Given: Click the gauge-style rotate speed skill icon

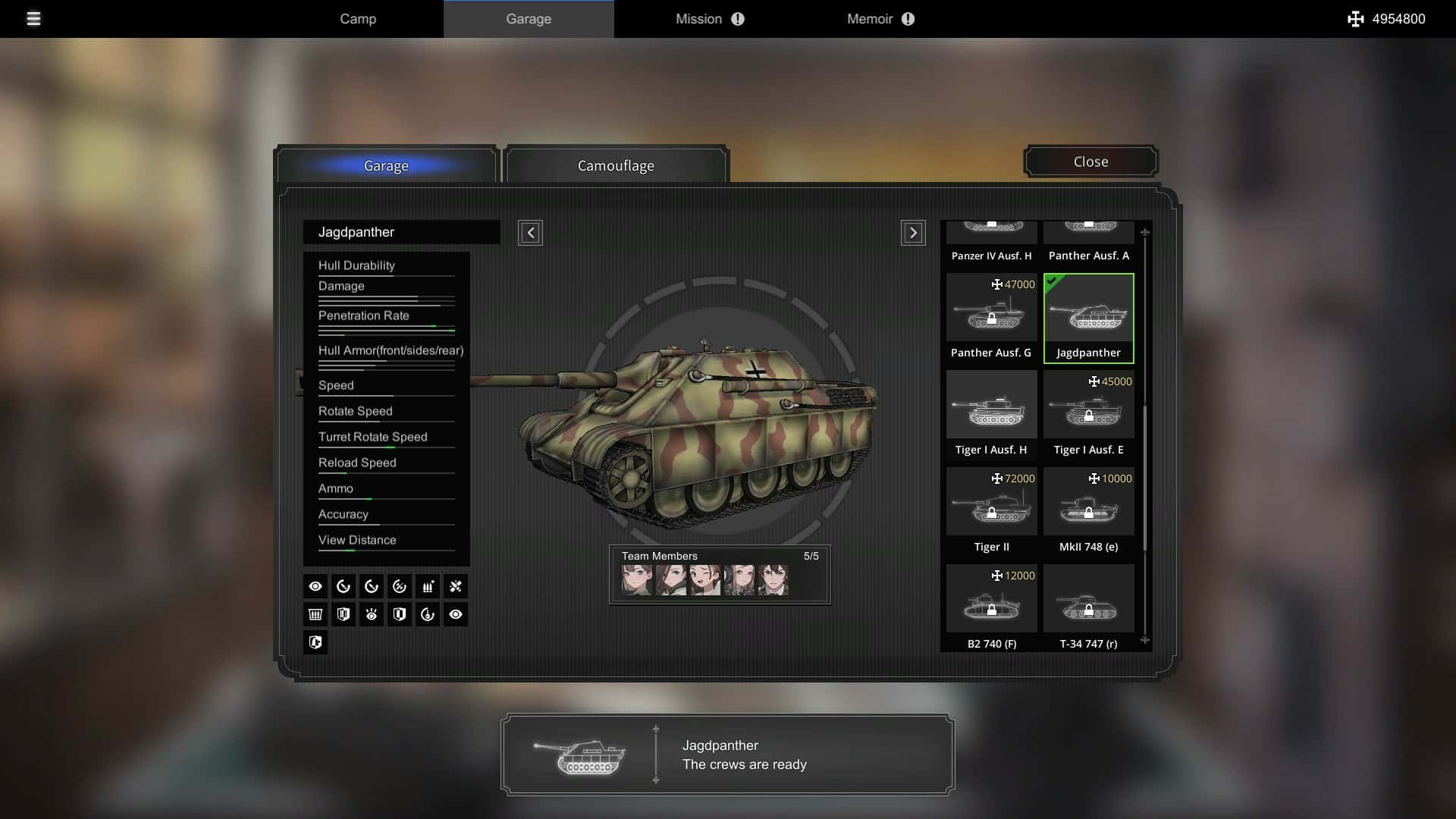Looking at the screenshot, I should click(x=344, y=585).
